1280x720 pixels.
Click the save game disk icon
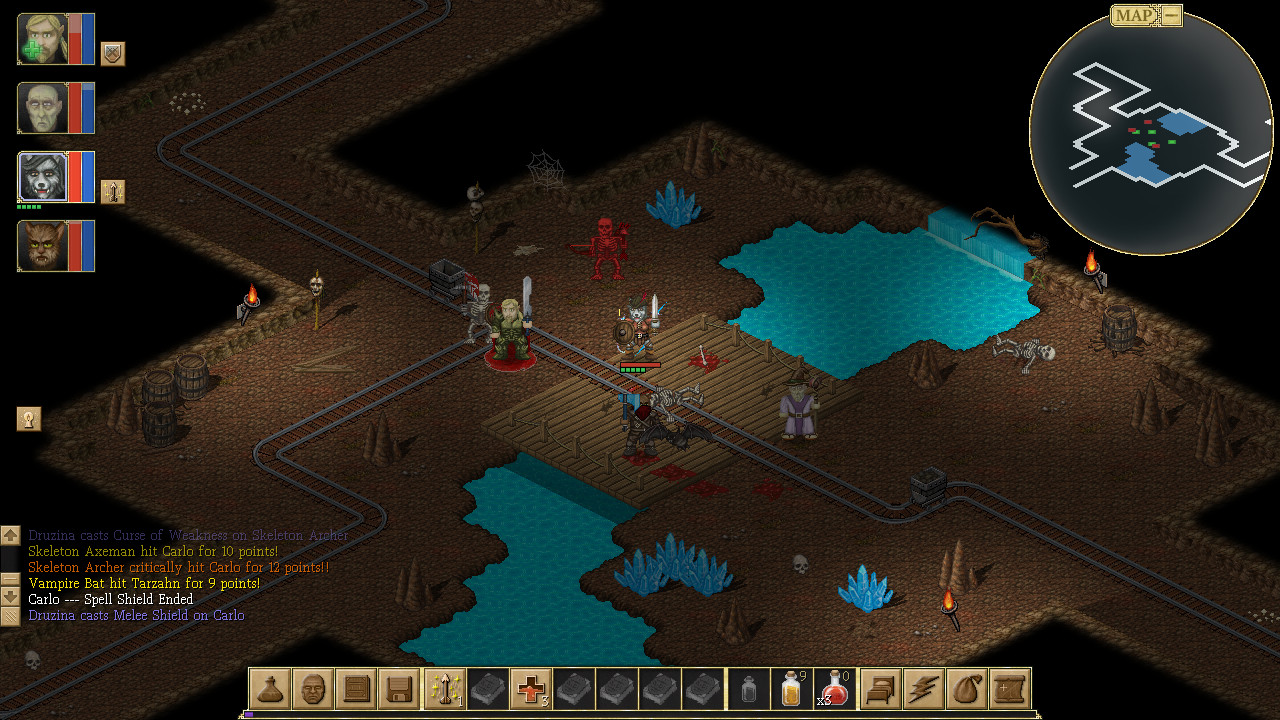398,689
